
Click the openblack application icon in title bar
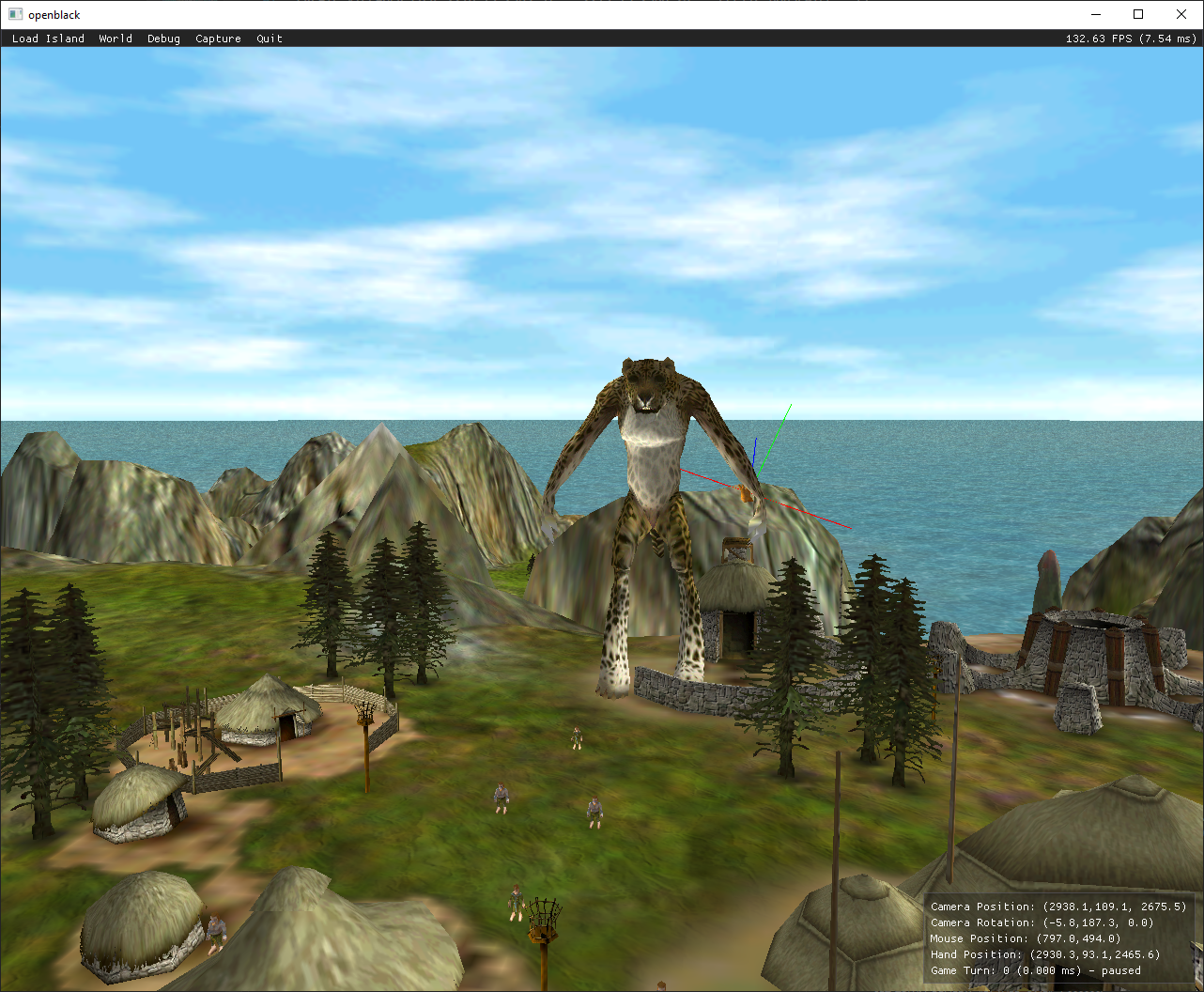[x=14, y=14]
